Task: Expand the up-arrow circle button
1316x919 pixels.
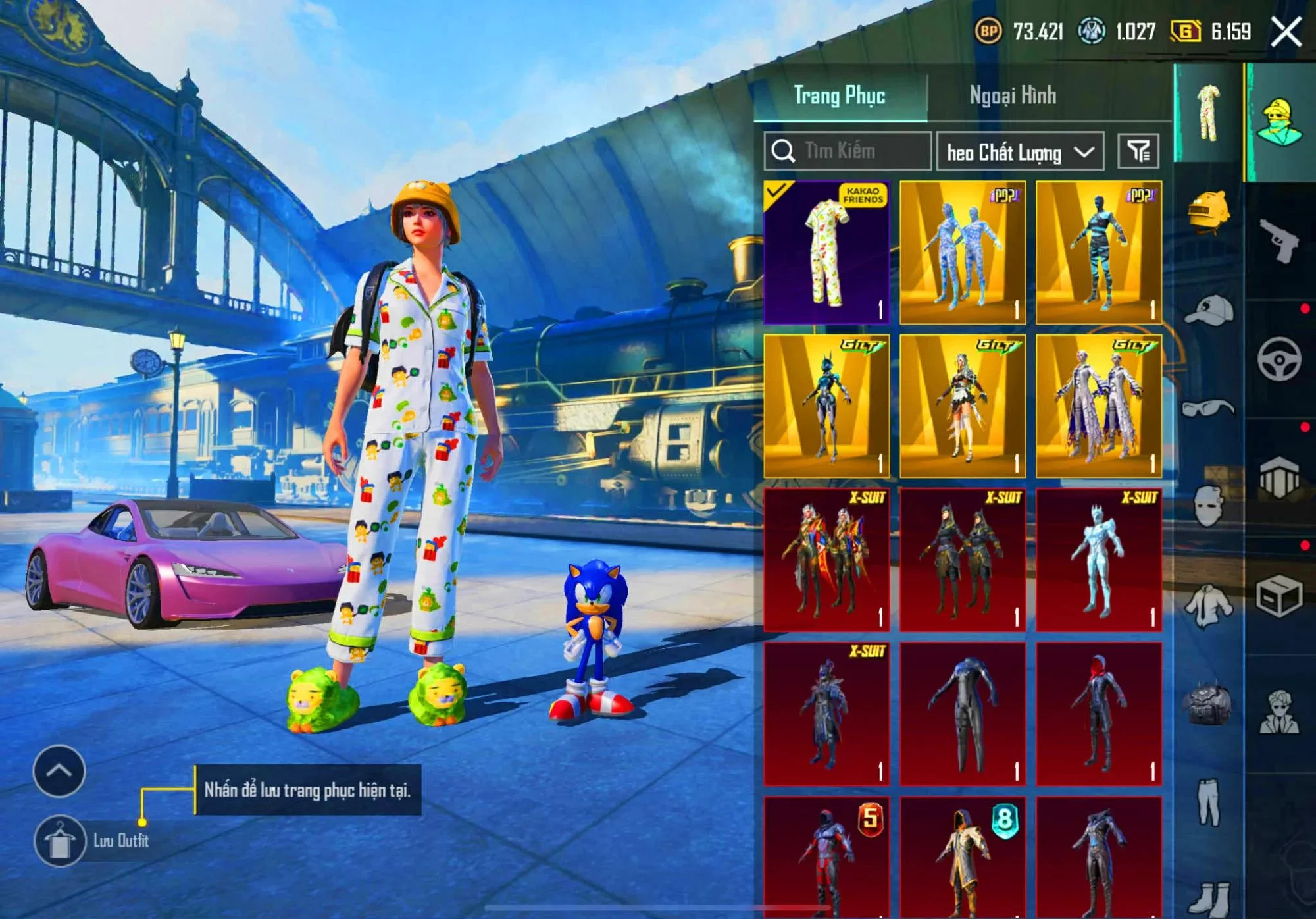Action: coord(59,771)
